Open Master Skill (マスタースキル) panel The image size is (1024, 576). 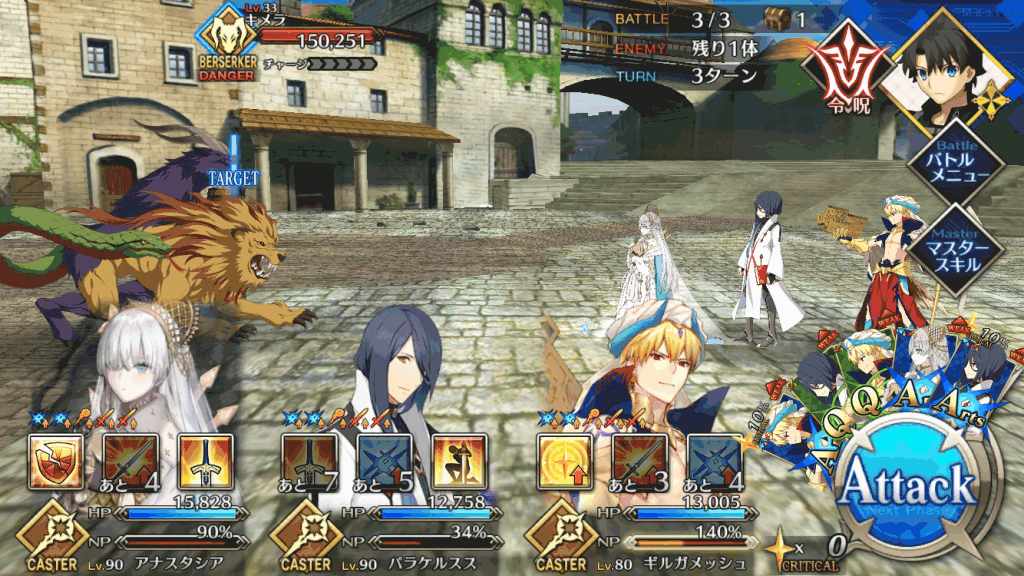(x=949, y=243)
